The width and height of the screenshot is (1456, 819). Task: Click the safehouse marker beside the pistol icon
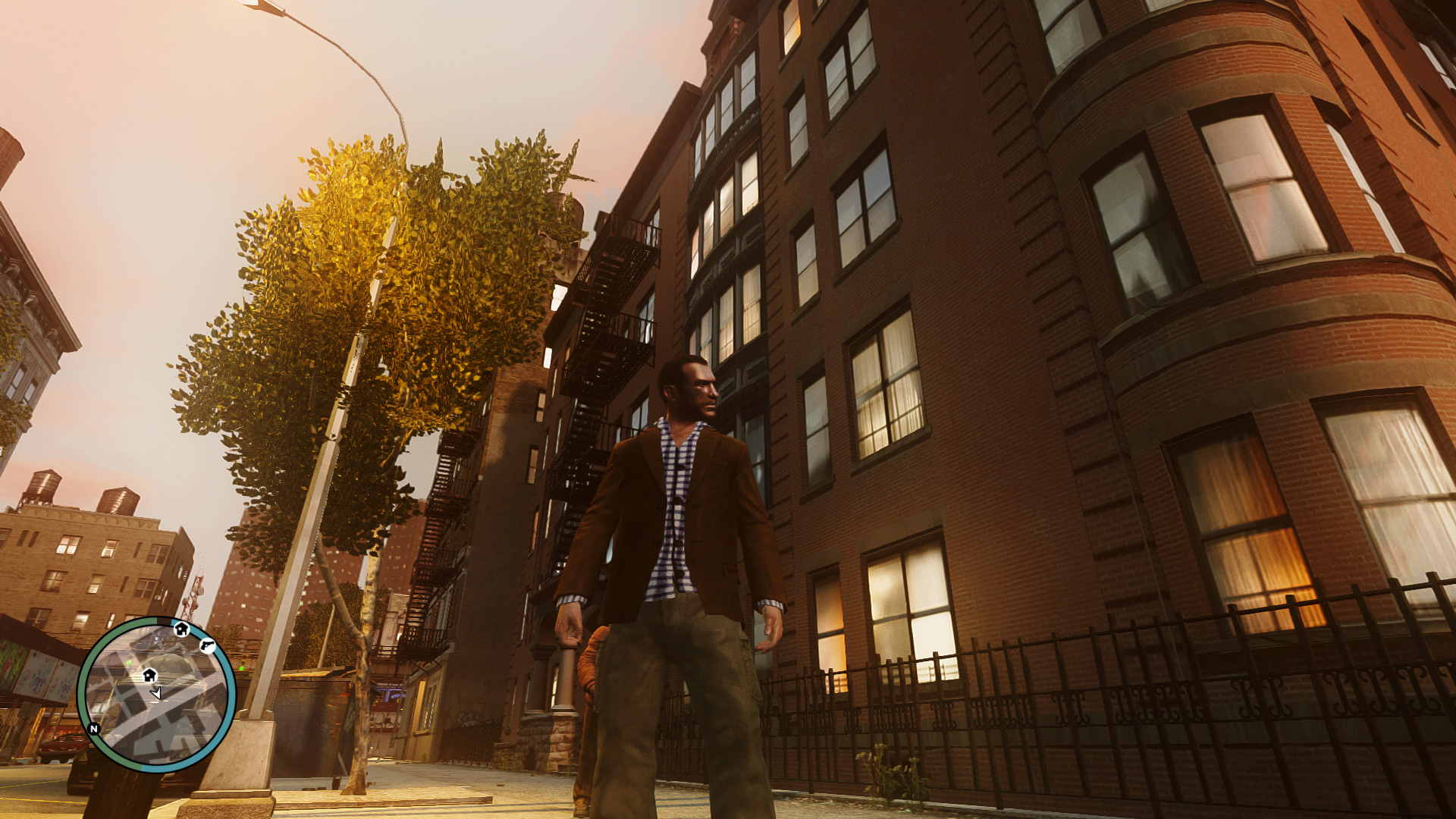pyautogui.click(x=181, y=629)
